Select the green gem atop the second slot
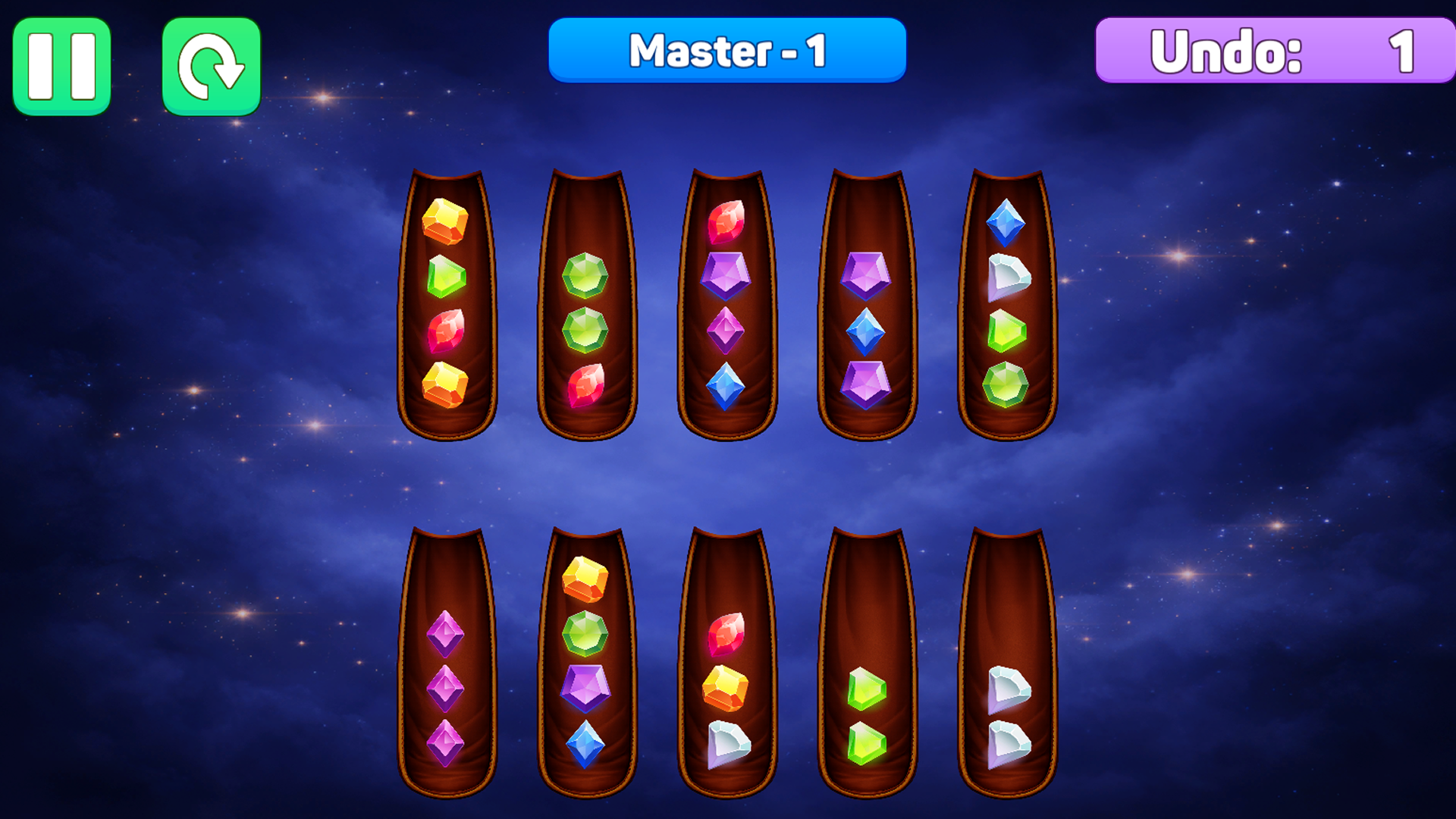 tap(585, 277)
